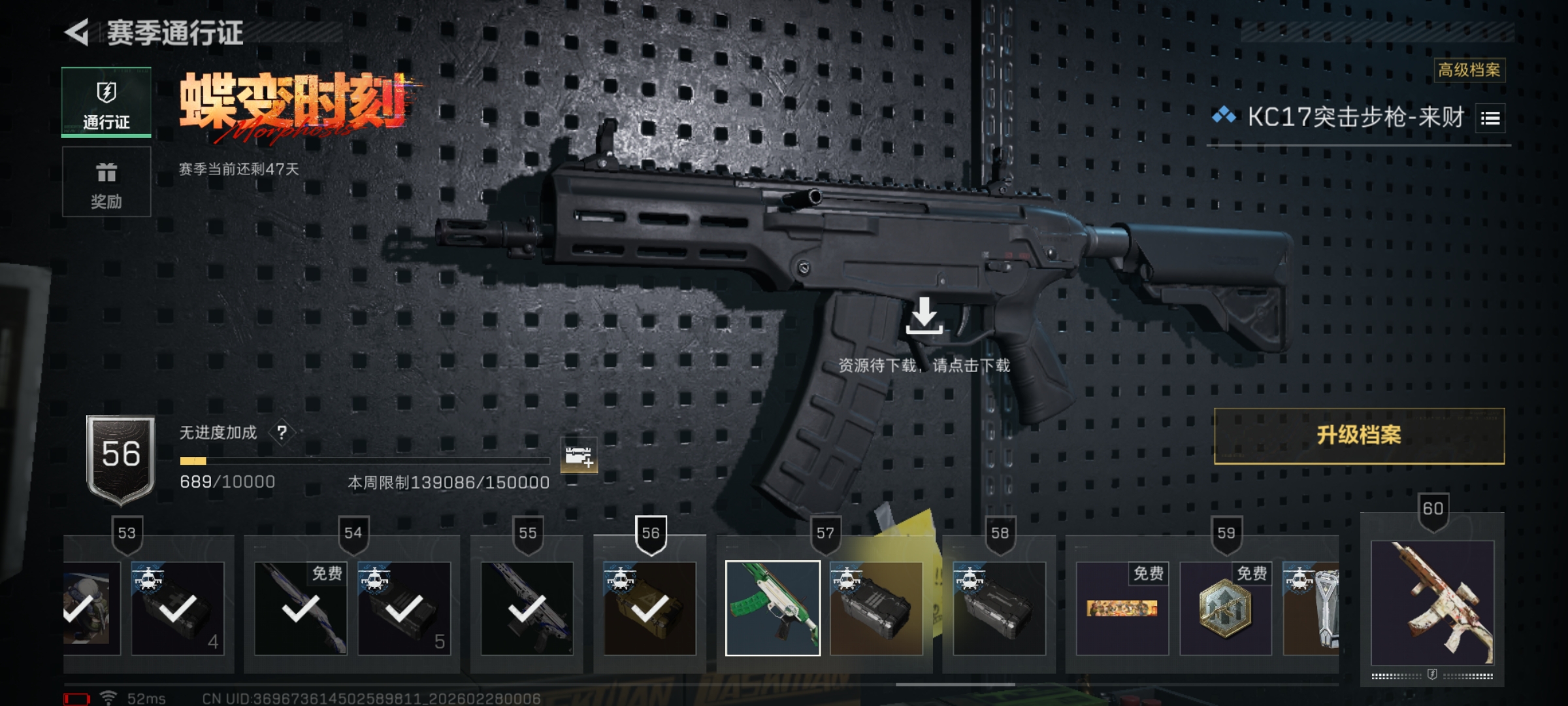This screenshot has height=706, width=1568.
Task: Open the 奖励 rewards tab
Action: coord(106,182)
